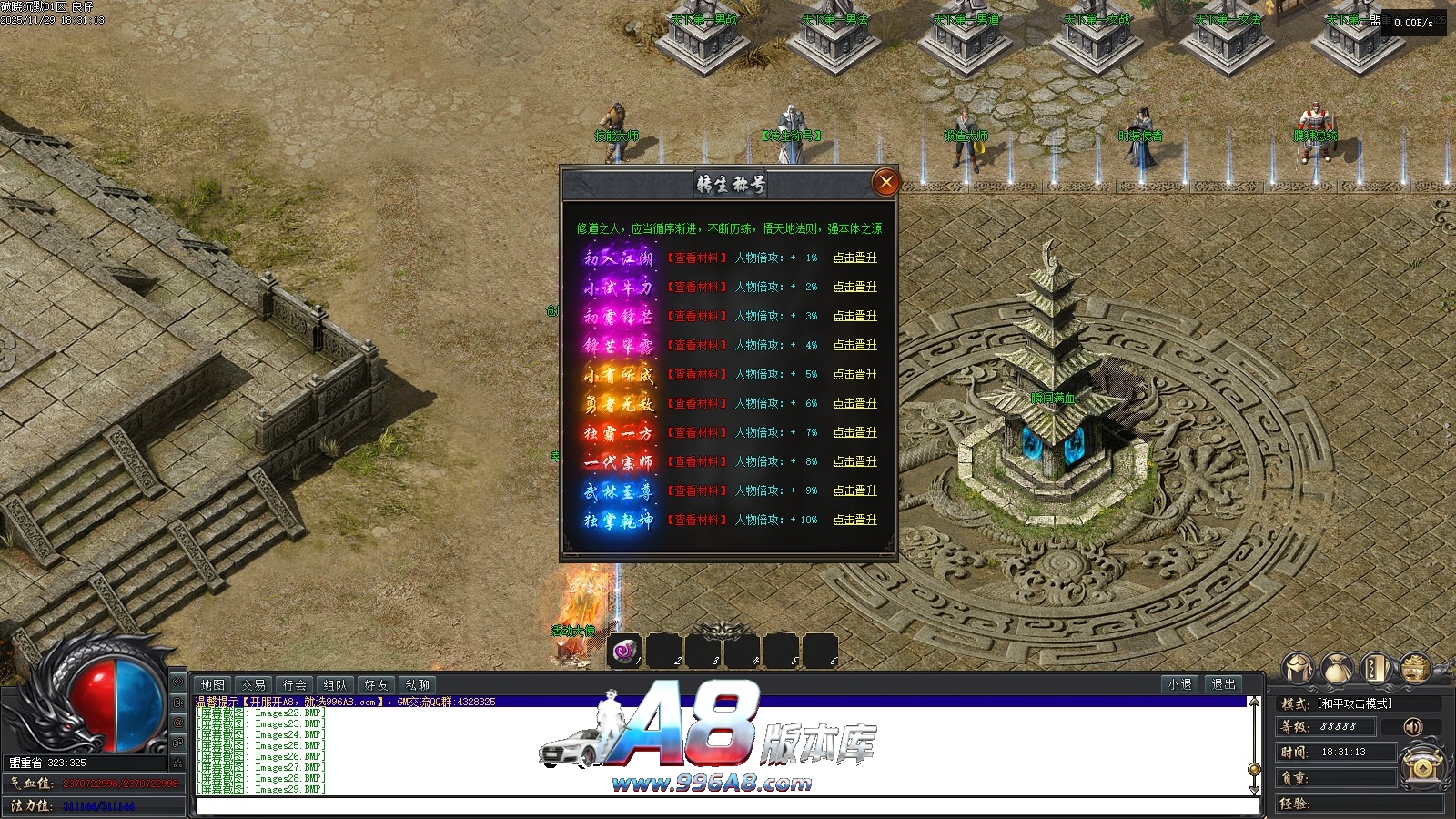The width and height of the screenshot is (1456, 819).
Task: View materials for the 小试牛刀 title
Action: click(697, 287)
